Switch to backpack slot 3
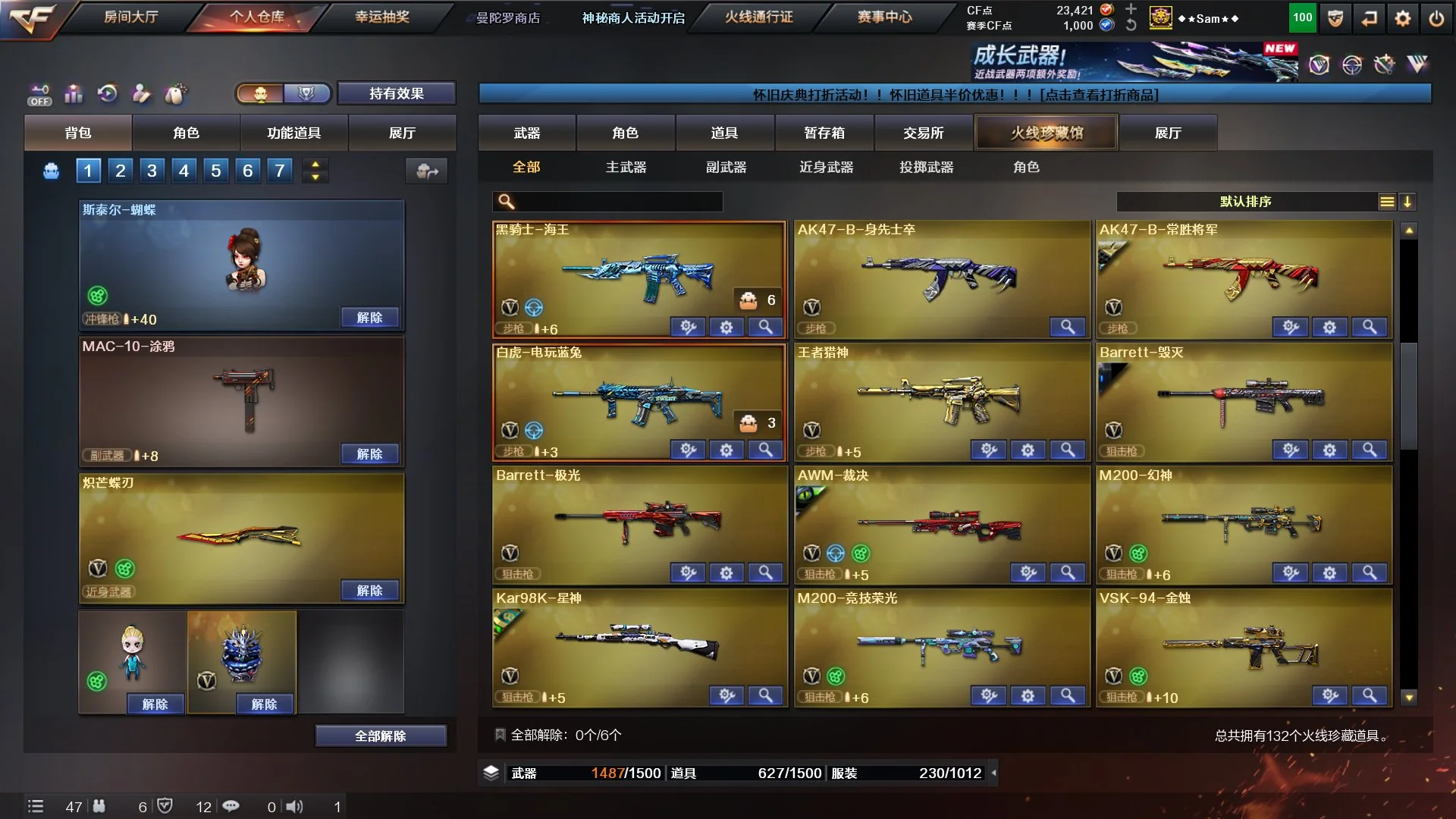1456x819 pixels. pos(152,171)
